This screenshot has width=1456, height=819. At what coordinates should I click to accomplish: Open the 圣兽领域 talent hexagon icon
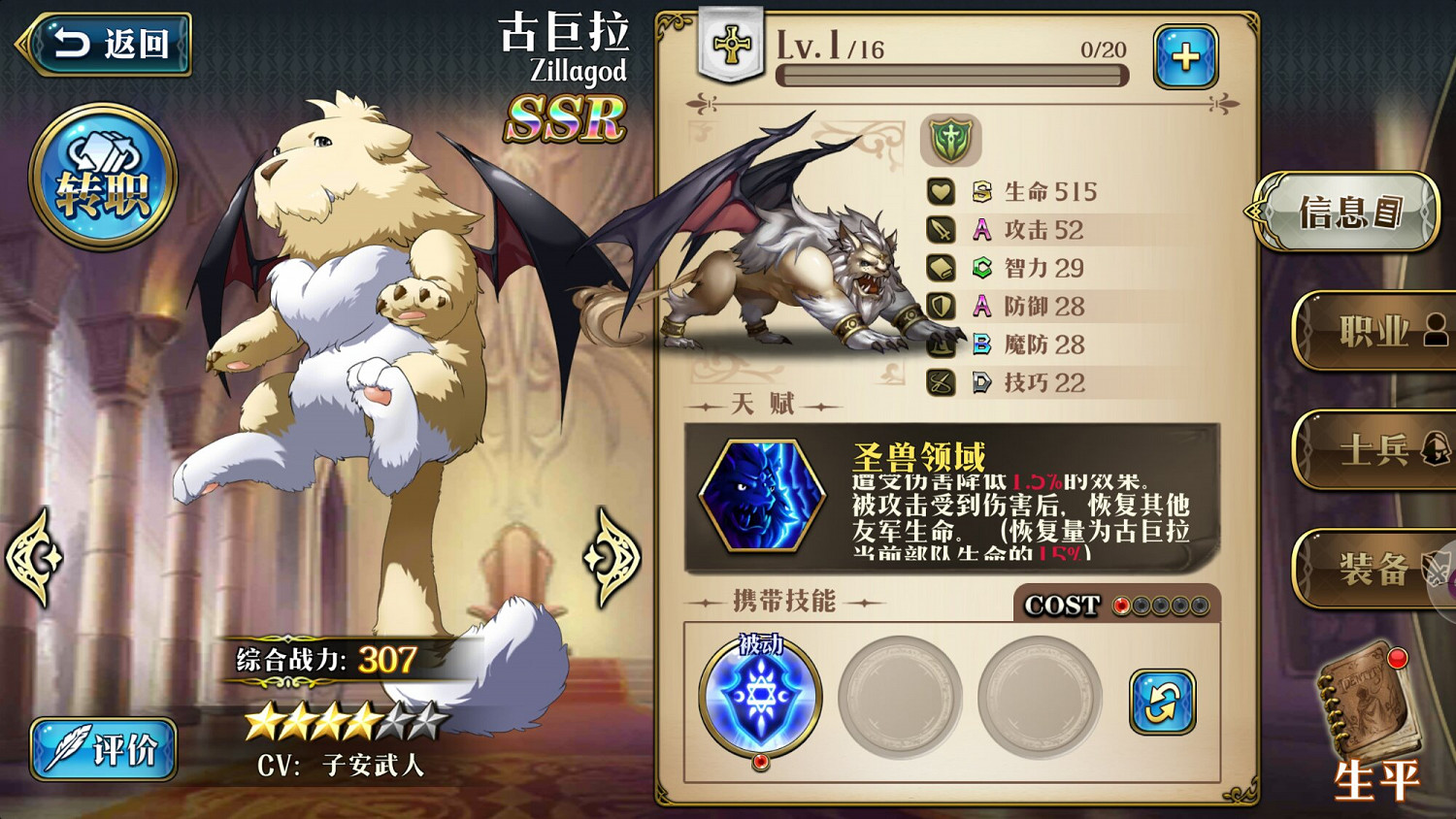pos(762,497)
